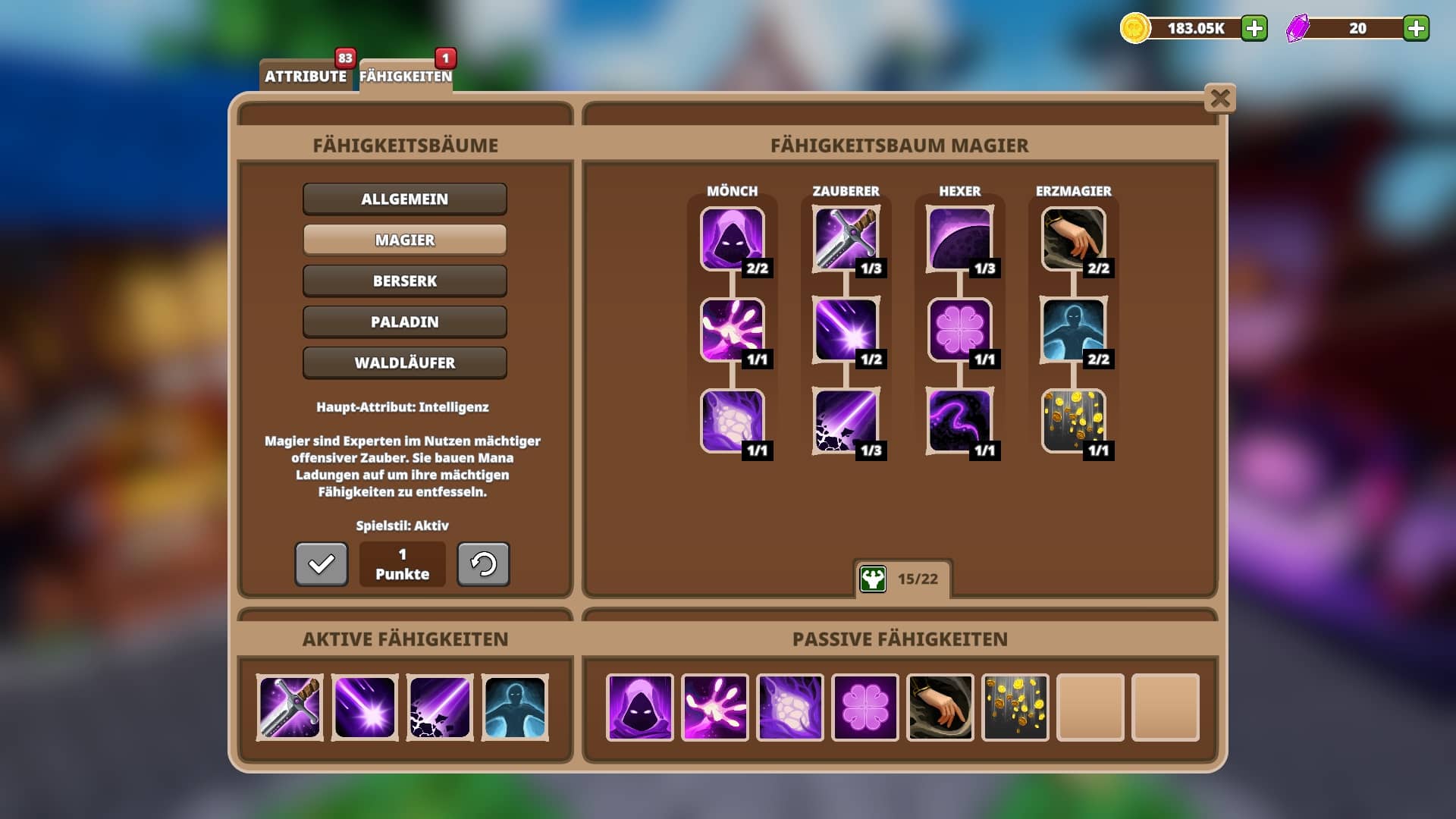Buy more purple gems with plus button
The width and height of the screenshot is (1456, 819).
[x=1415, y=29]
